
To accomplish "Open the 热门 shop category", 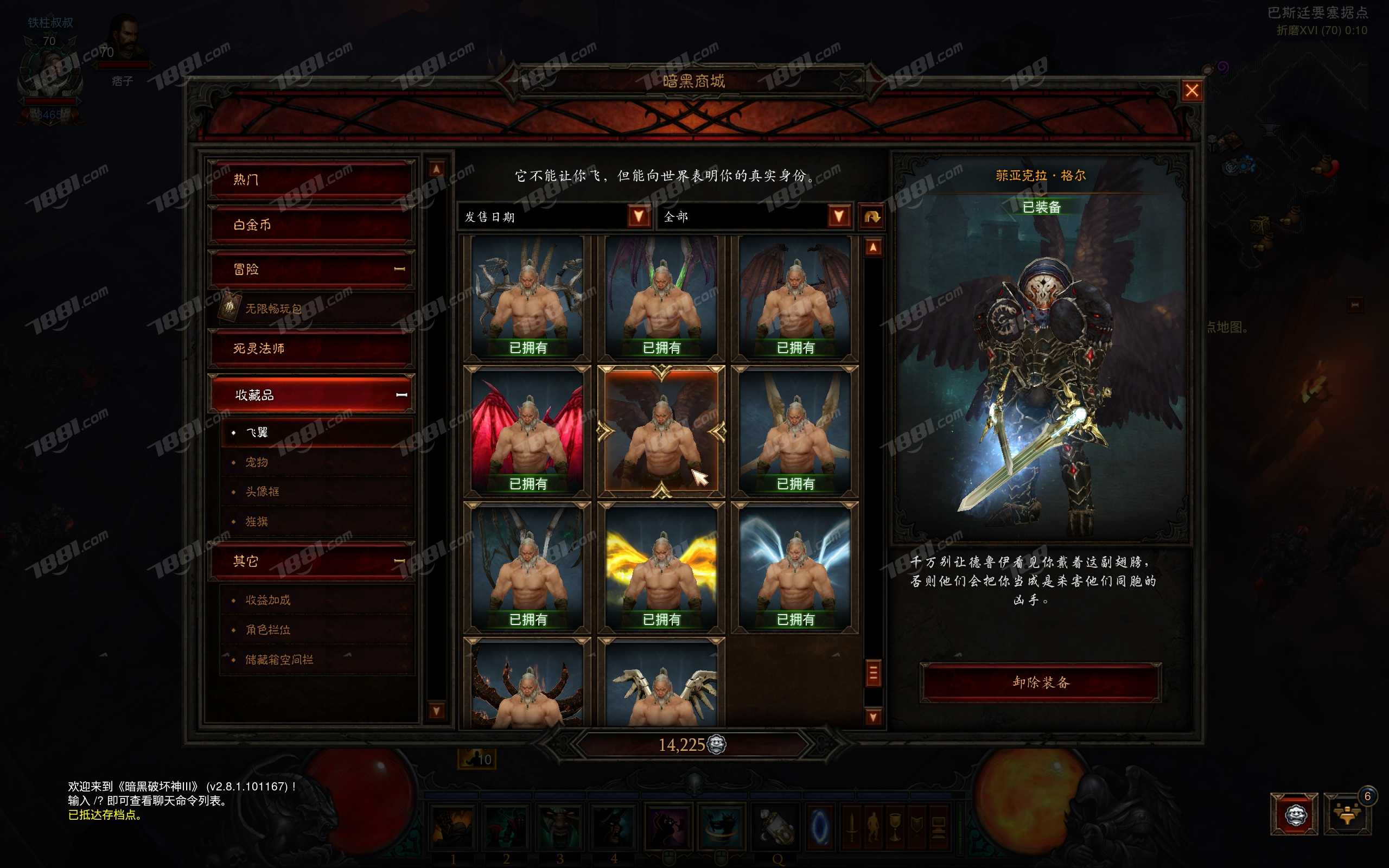I will pos(310,180).
